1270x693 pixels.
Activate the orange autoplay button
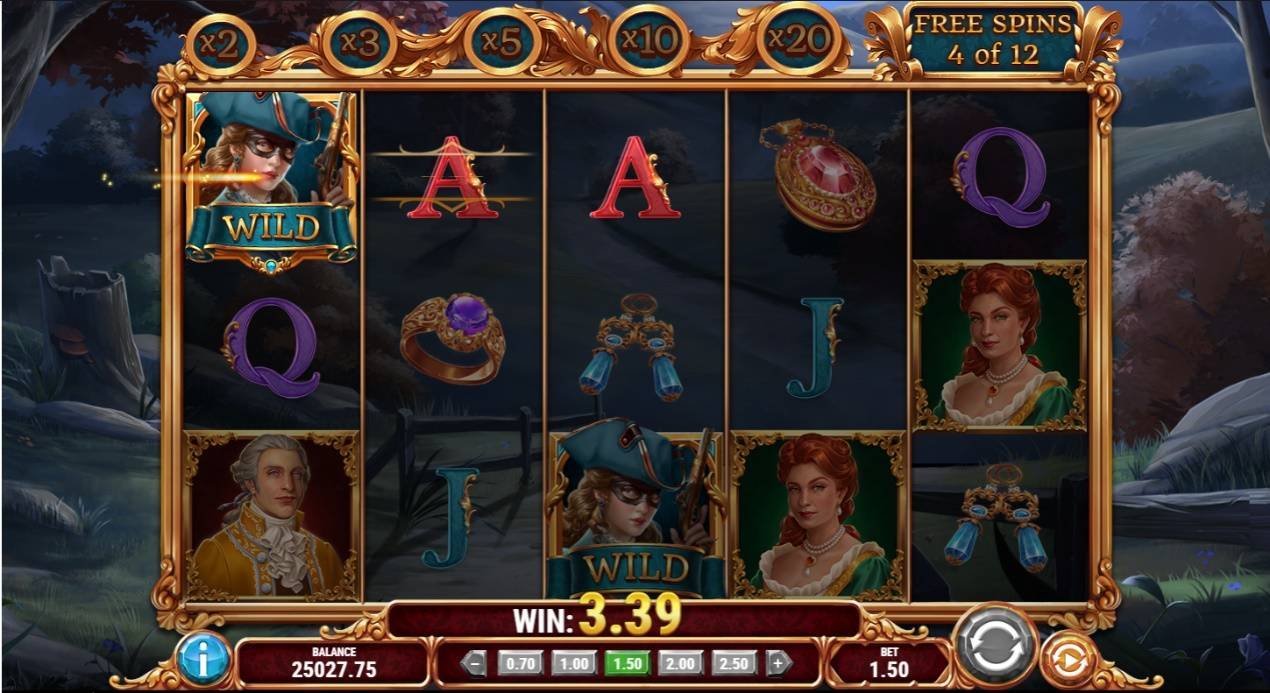[x=1069, y=660]
